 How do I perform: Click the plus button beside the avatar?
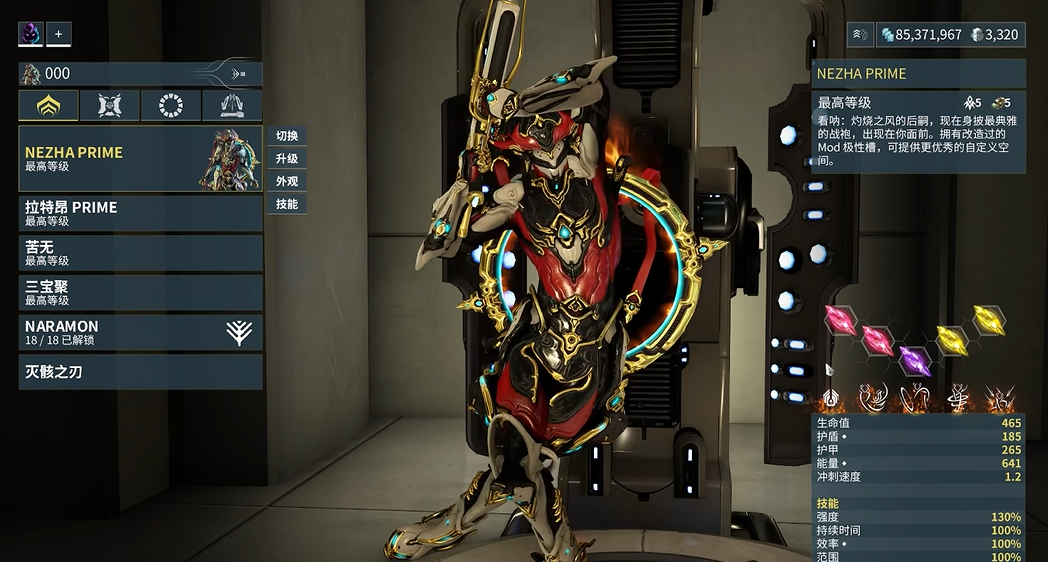point(58,34)
